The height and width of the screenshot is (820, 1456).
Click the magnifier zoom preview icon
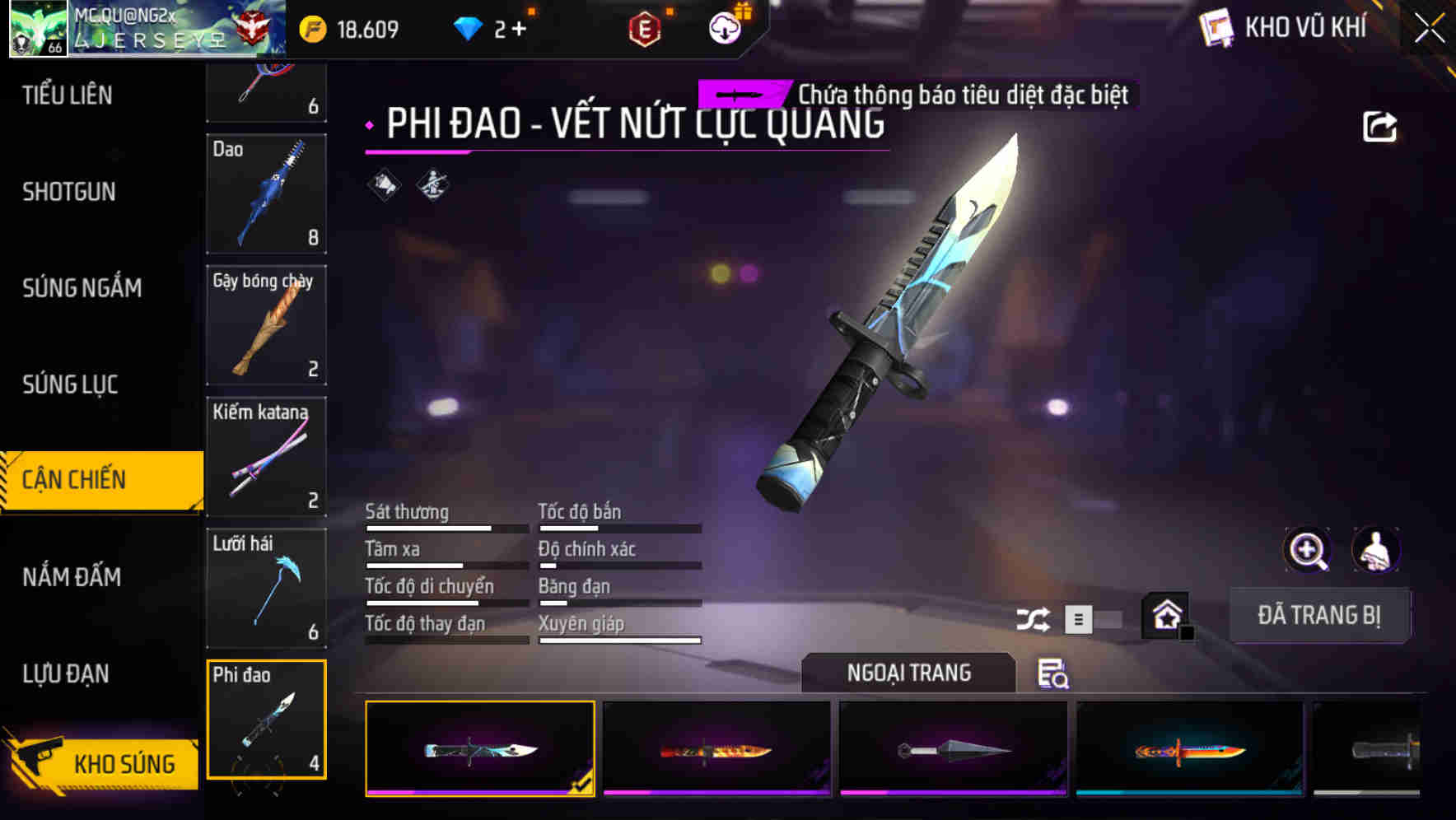click(1305, 549)
